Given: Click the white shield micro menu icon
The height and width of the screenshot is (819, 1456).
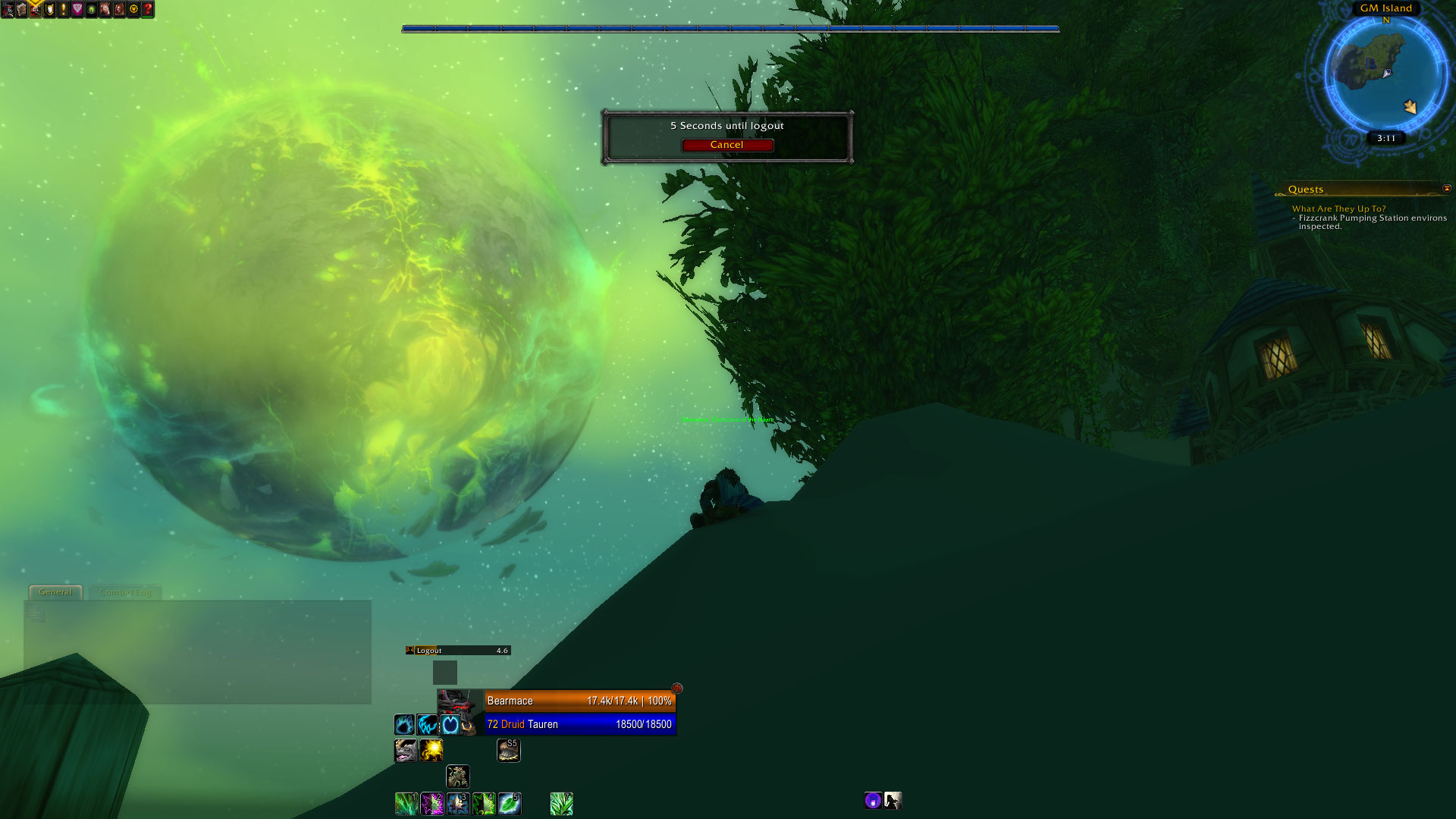Looking at the screenshot, I should click(x=50, y=10).
